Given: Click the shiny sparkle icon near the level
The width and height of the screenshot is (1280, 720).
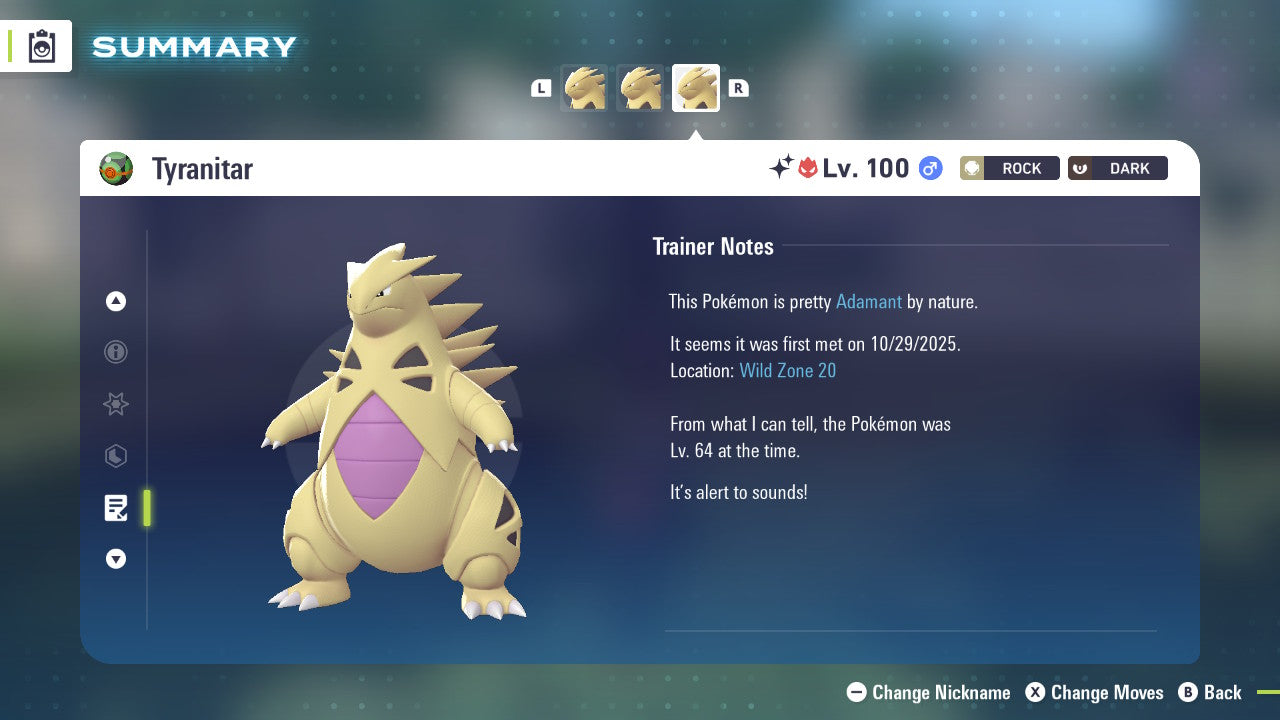Looking at the screenshot, I should pos(783,168).
